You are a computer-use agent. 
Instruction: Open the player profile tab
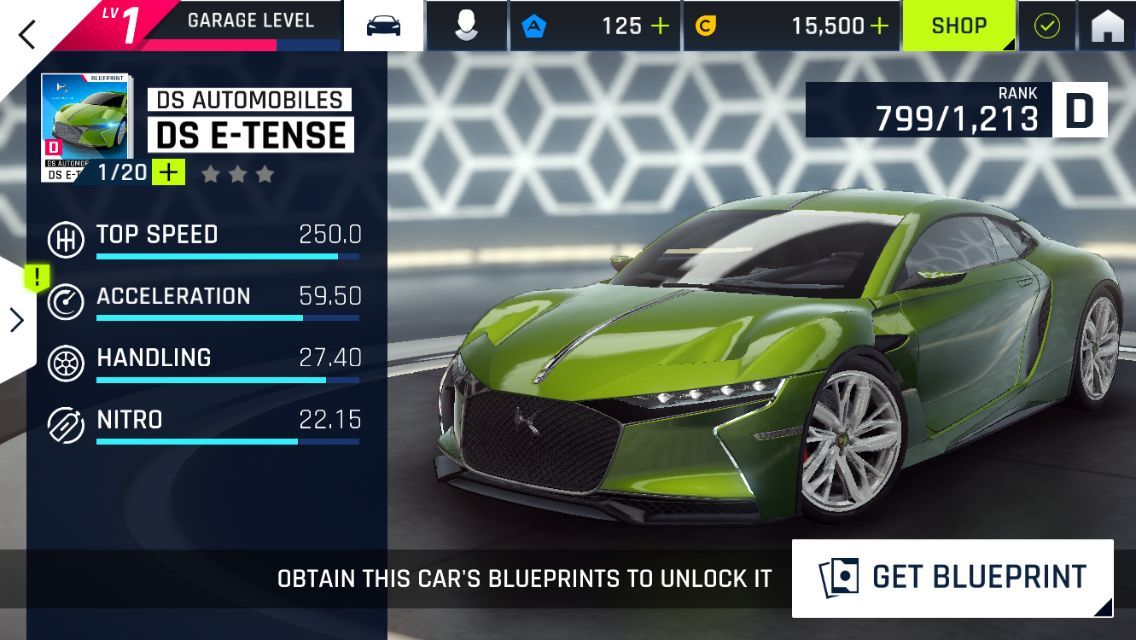(465, 26)
